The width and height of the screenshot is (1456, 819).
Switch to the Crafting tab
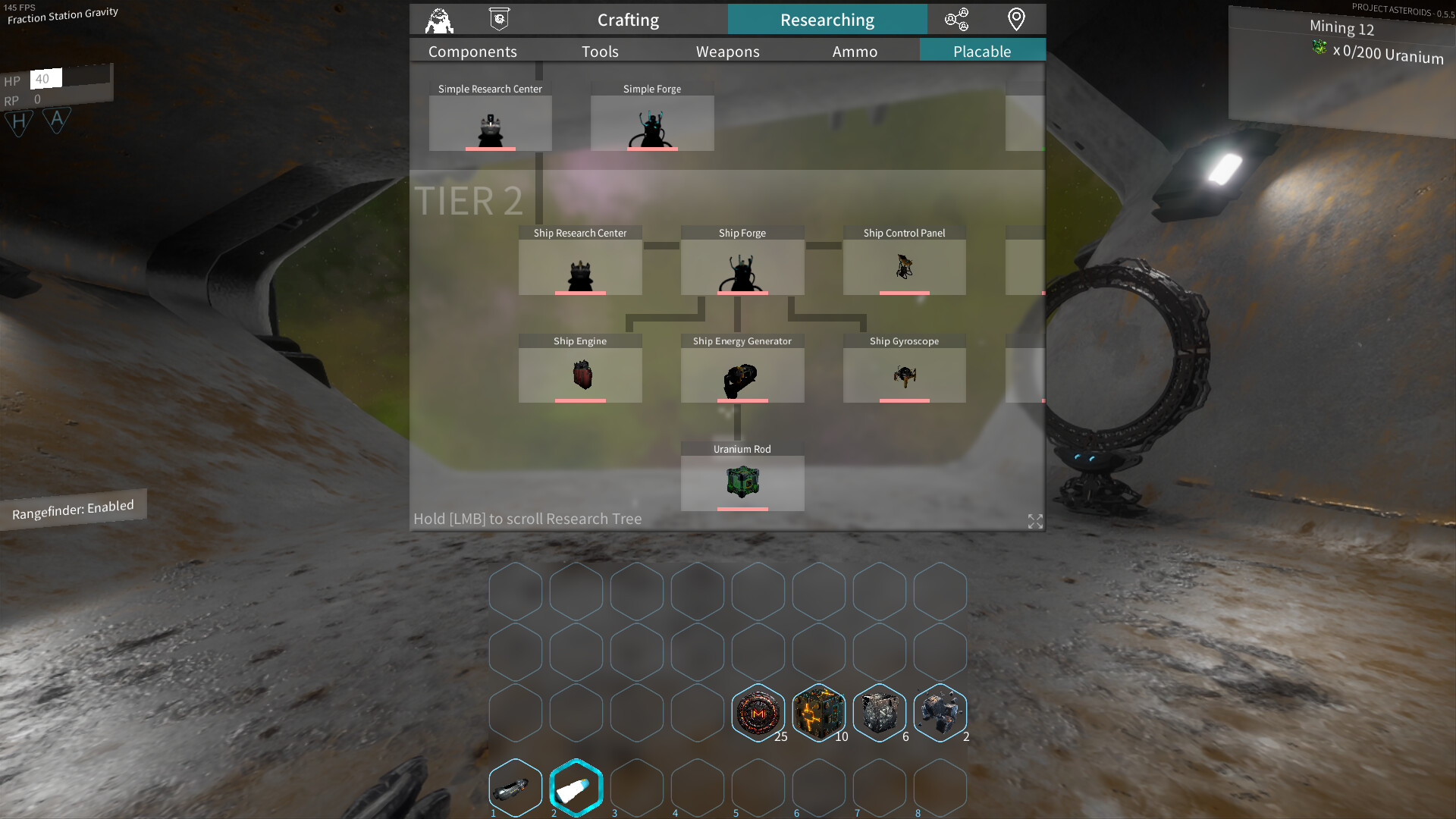[x=628, y=20]
